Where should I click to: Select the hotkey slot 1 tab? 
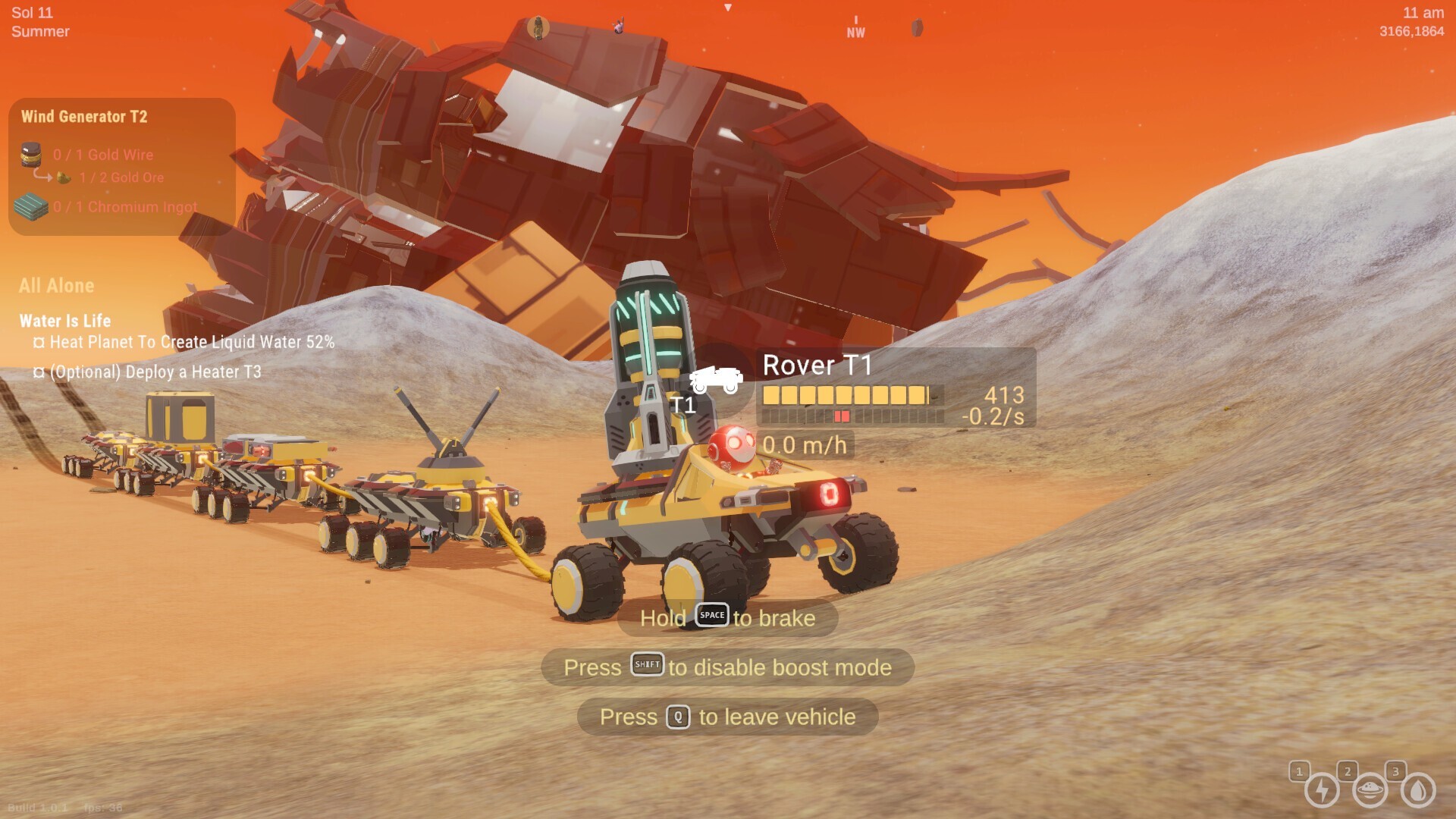point(1299,770)
